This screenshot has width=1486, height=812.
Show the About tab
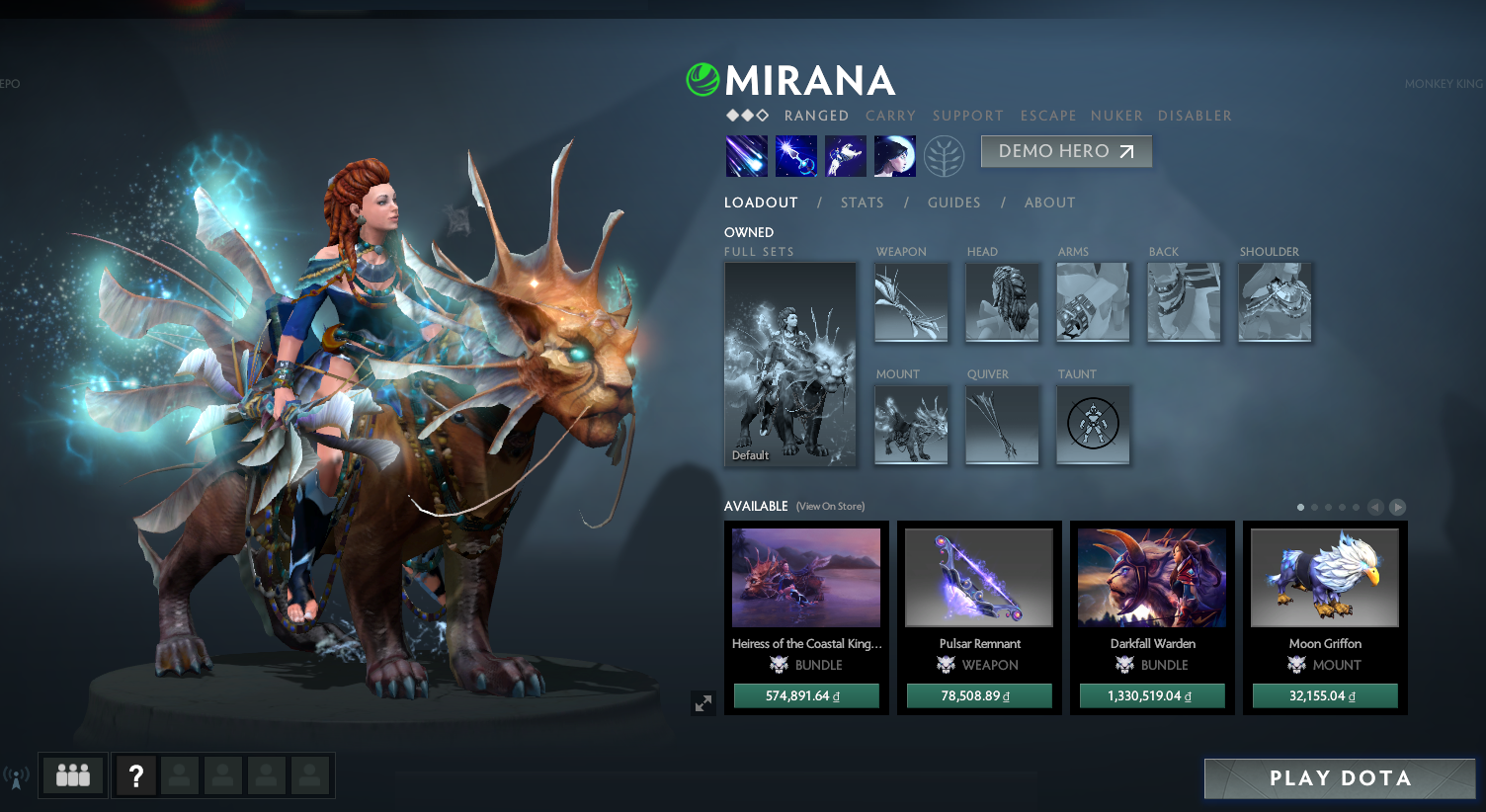click(1049, 203)
